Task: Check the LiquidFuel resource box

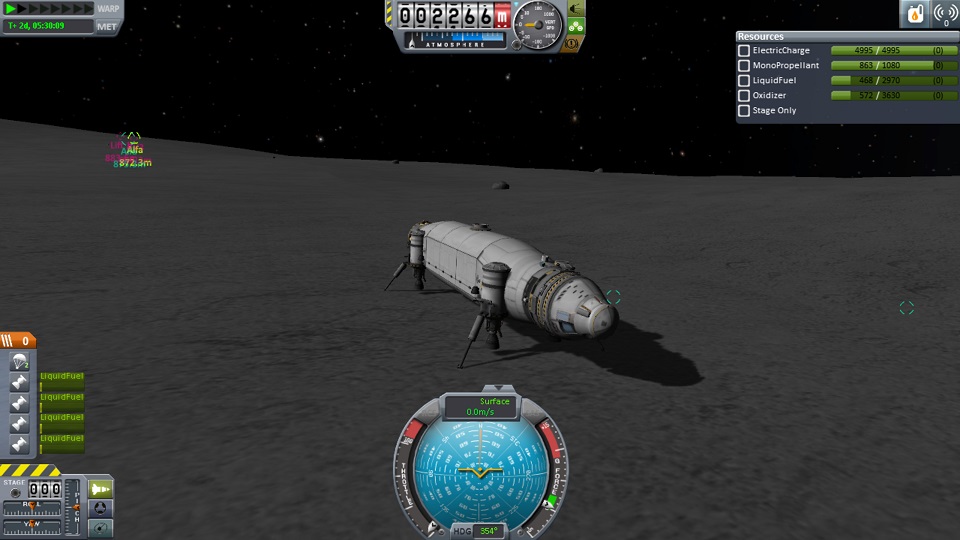Action: click(x=744, y=81)
